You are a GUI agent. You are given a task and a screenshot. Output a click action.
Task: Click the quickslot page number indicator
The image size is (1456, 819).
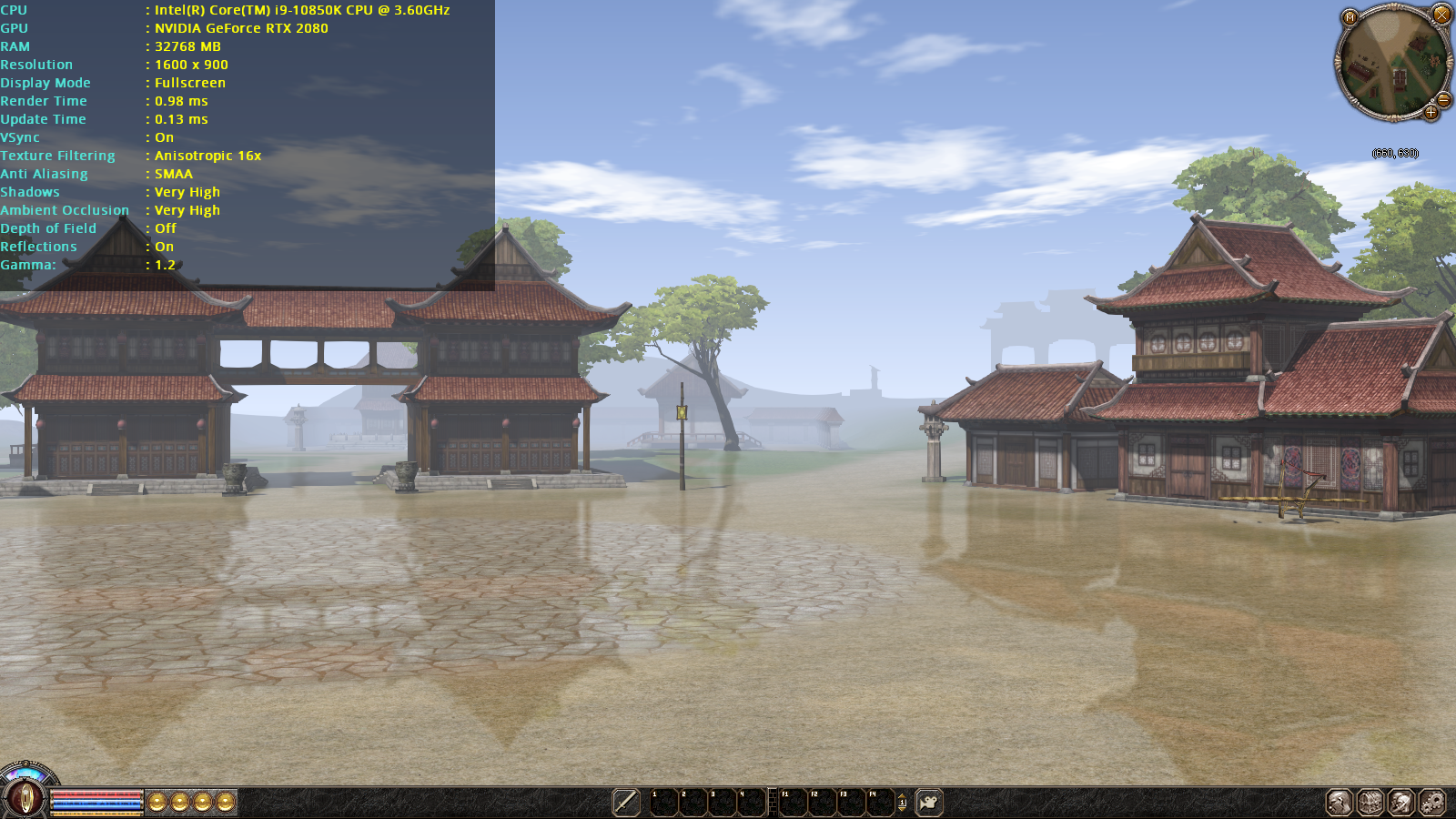coord(903,803)
